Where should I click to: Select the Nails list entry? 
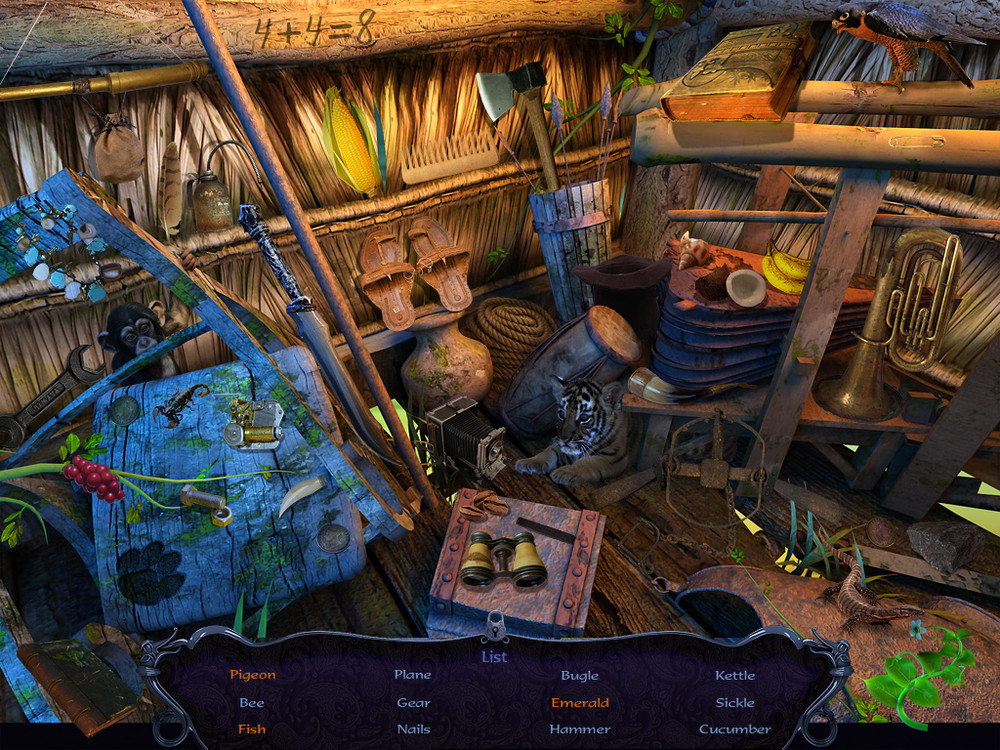tap(413, 729)
